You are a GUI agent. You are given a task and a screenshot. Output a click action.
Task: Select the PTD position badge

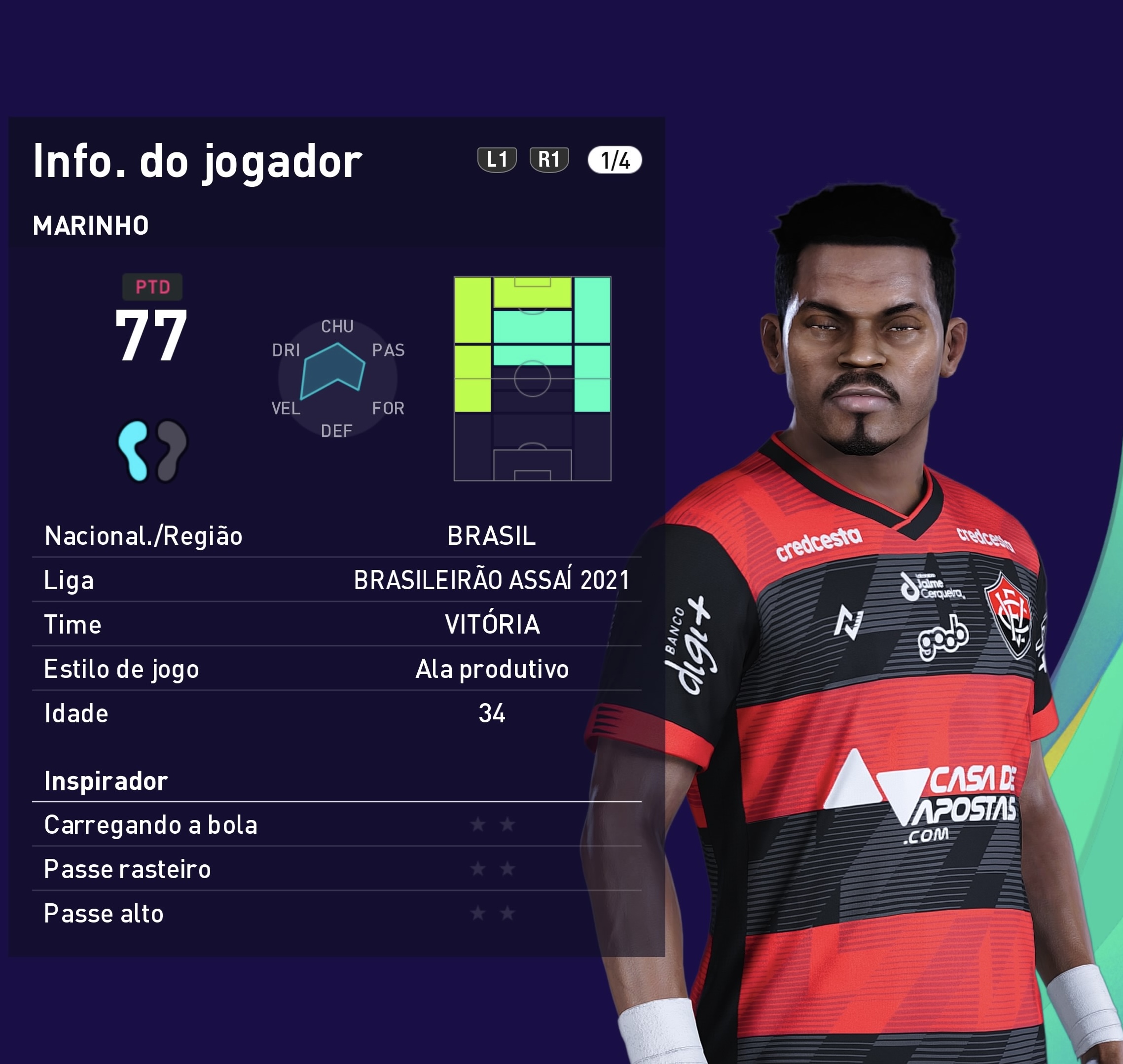152,287
